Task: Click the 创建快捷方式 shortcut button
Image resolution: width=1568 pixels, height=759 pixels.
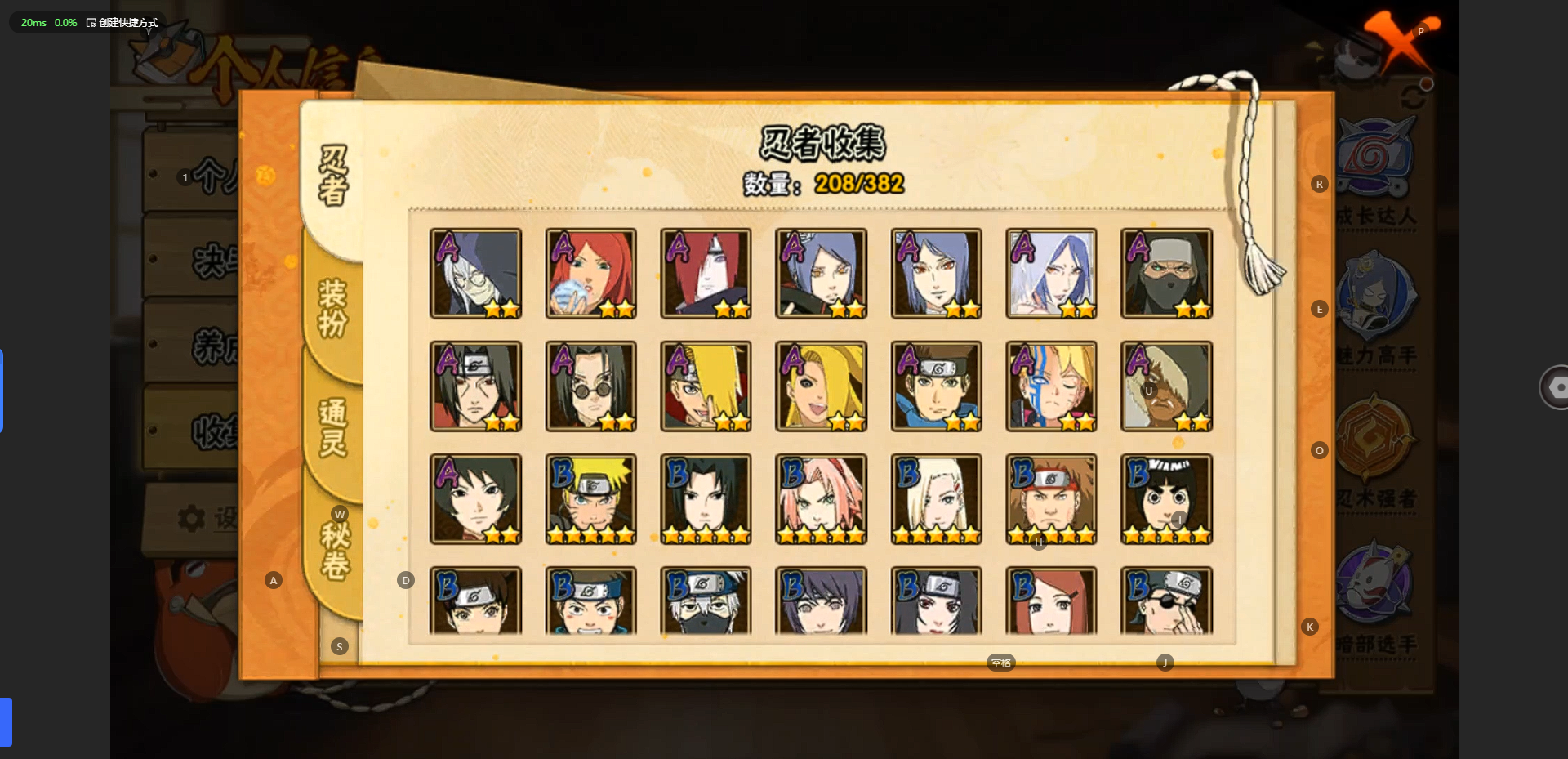Action: click(122, 23)
